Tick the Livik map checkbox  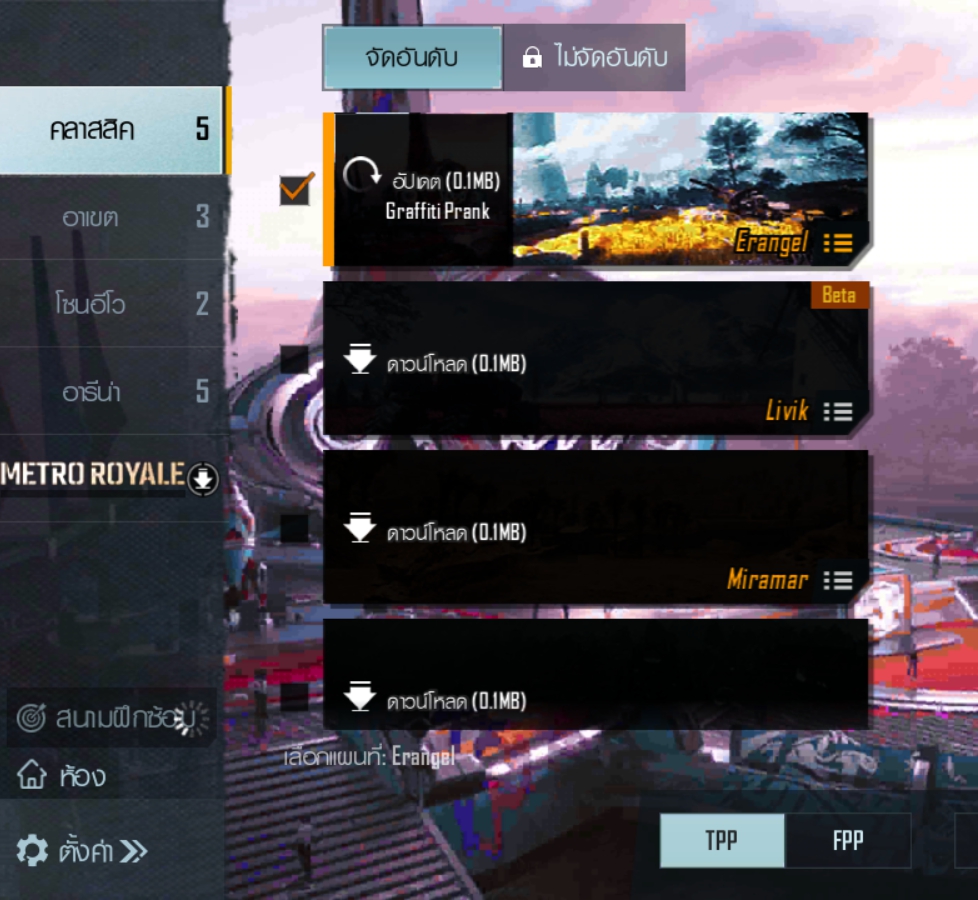295,359
